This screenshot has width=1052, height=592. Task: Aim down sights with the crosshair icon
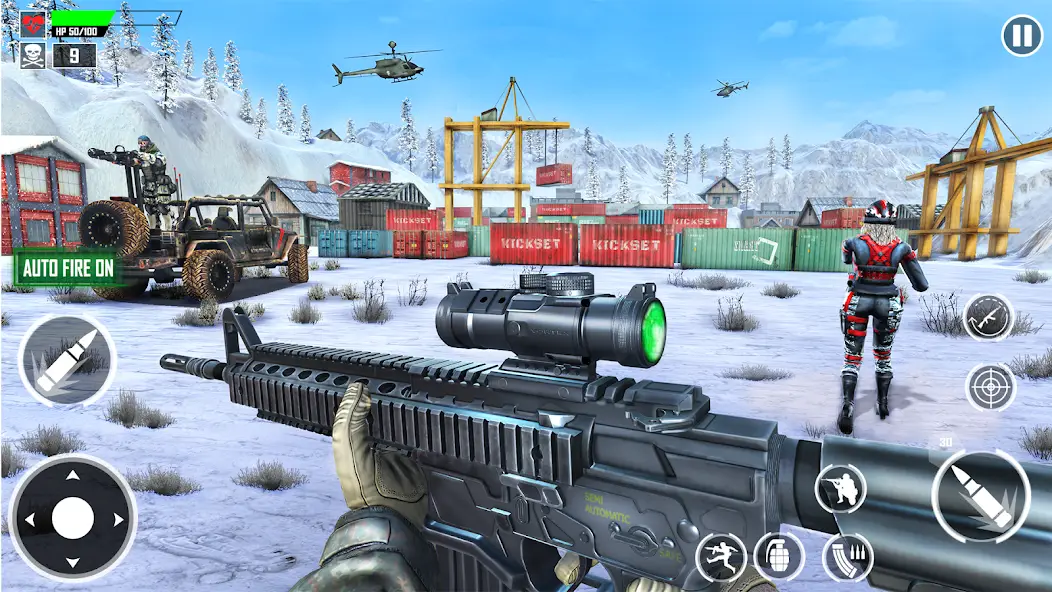tap(990, 387)
